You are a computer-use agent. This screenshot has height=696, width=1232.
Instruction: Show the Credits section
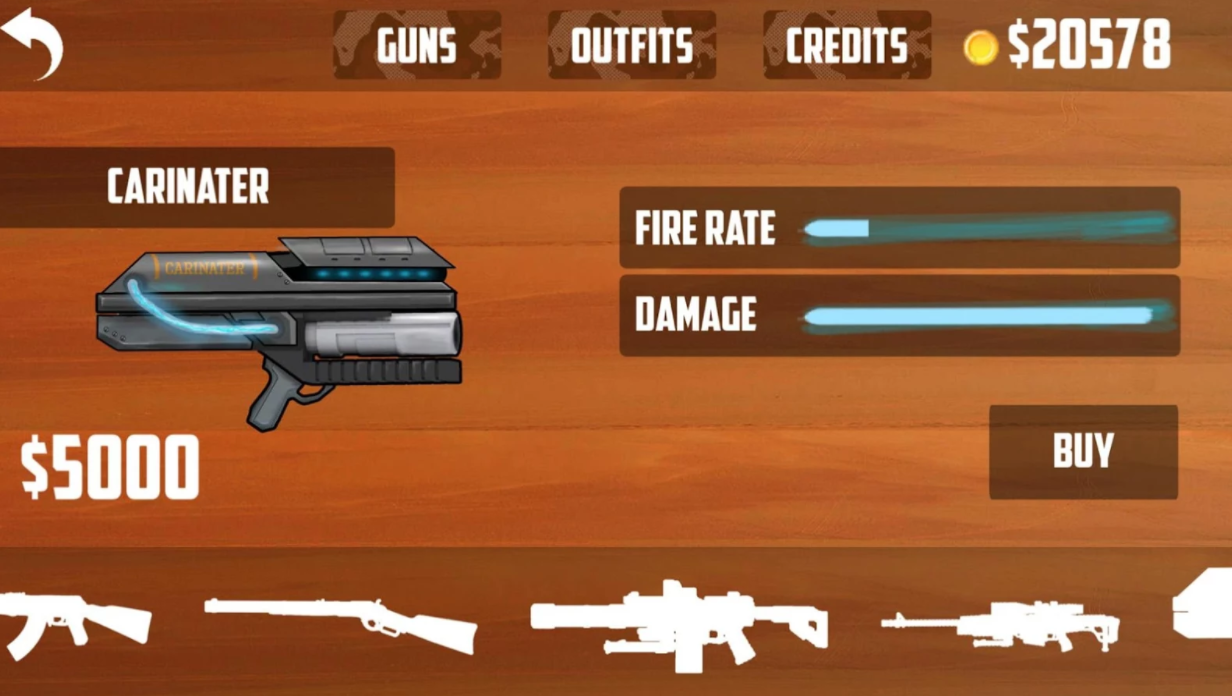(847, 46)
